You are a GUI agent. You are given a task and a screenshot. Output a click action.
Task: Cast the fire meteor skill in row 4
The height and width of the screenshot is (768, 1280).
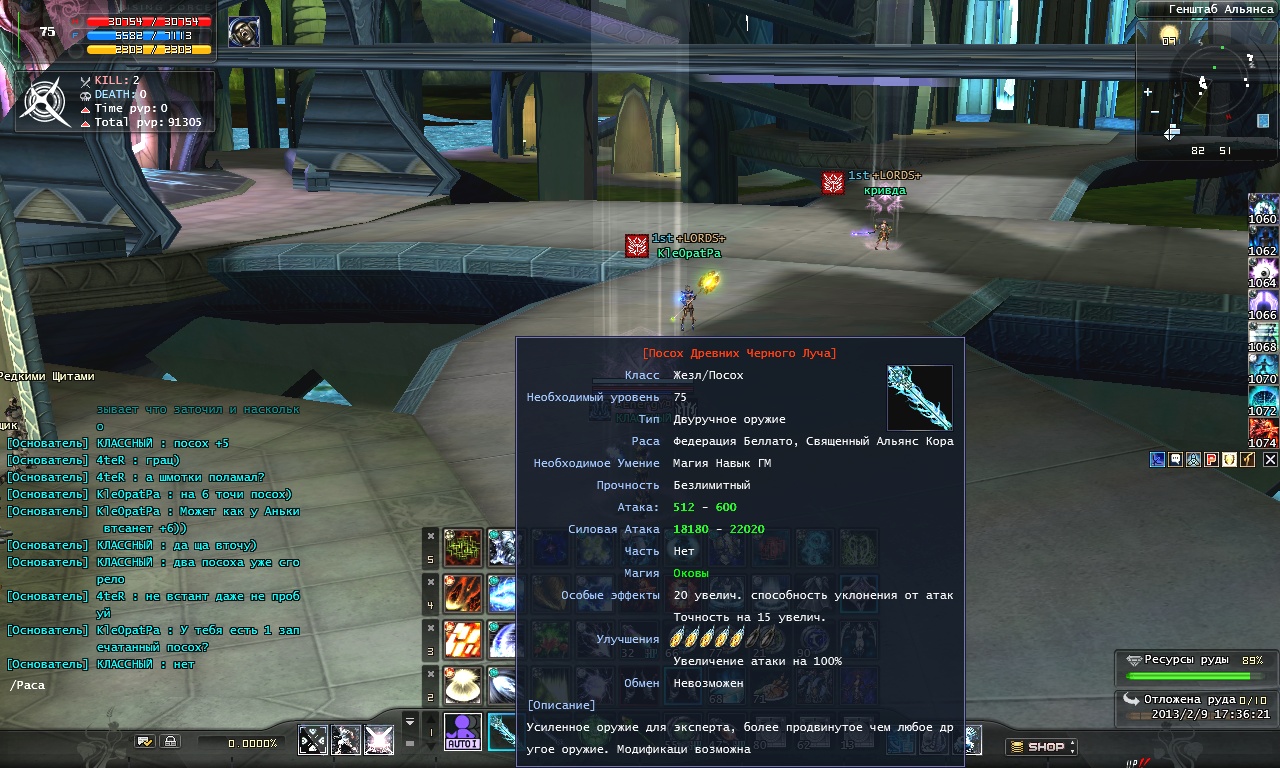click(x=463, y=593)
